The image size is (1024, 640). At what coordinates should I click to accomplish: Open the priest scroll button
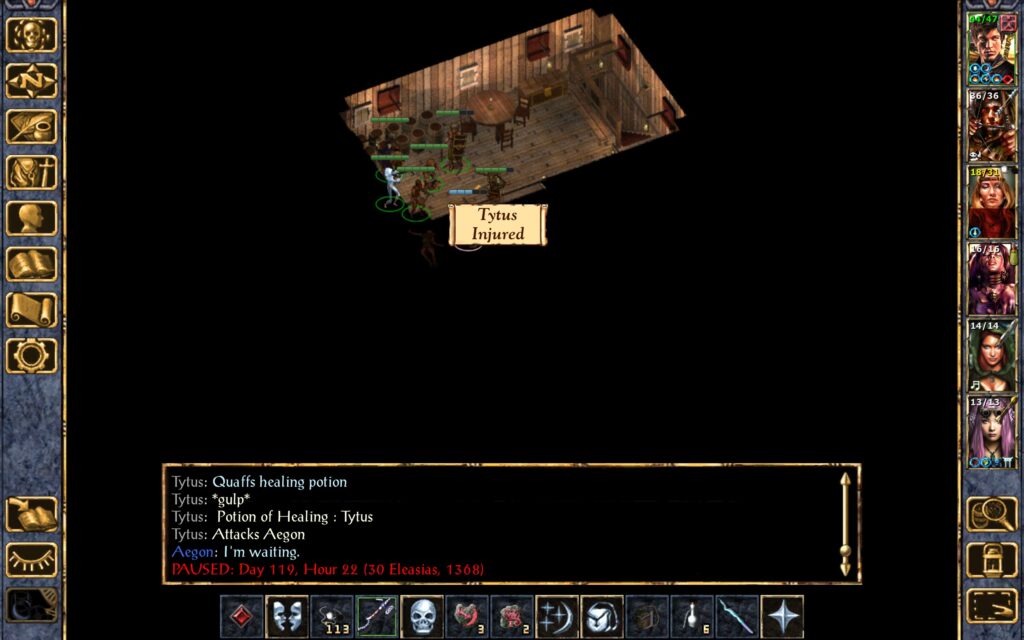[31, 310]
